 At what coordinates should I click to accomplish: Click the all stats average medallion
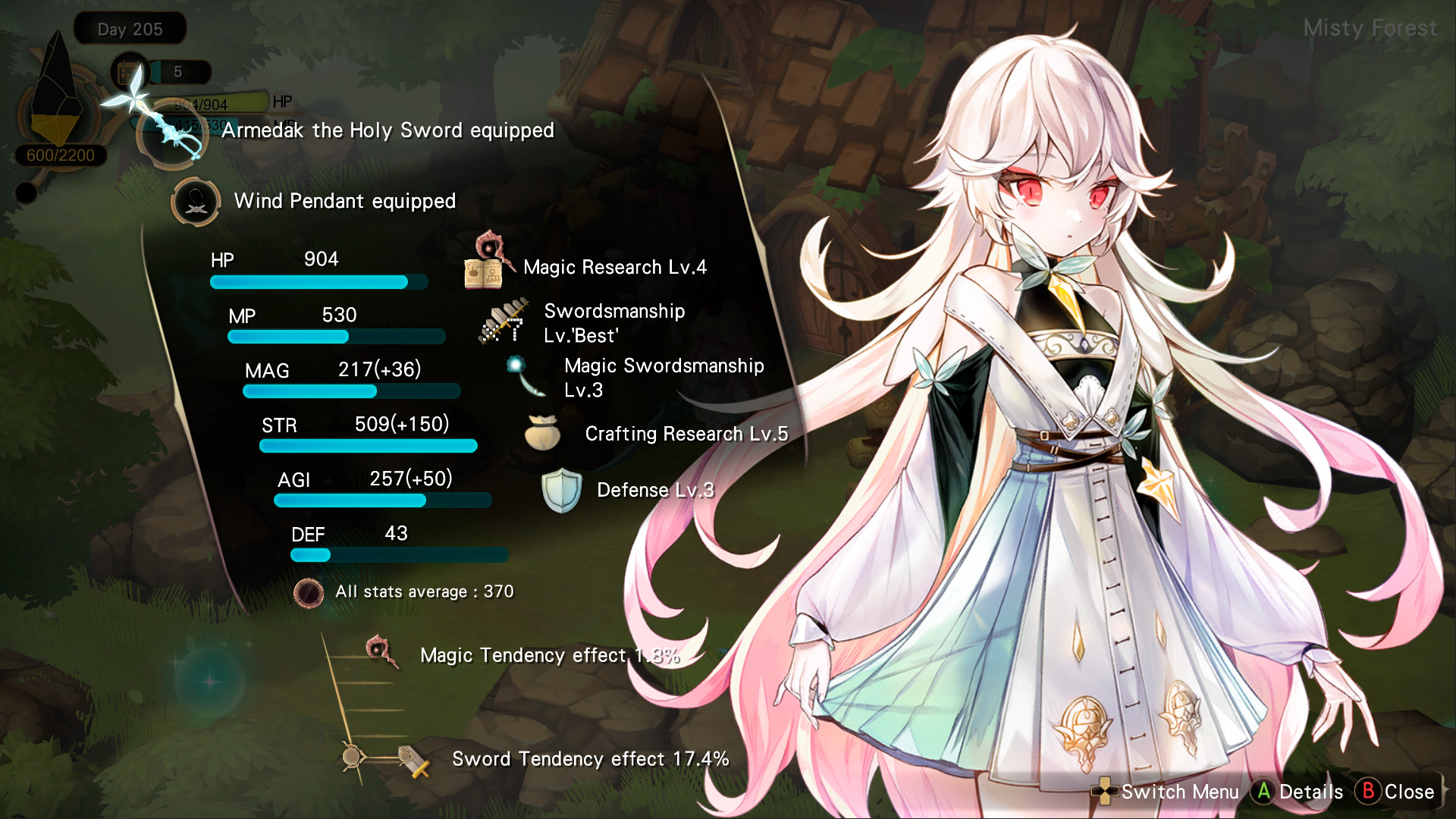(x=309, y=593)
